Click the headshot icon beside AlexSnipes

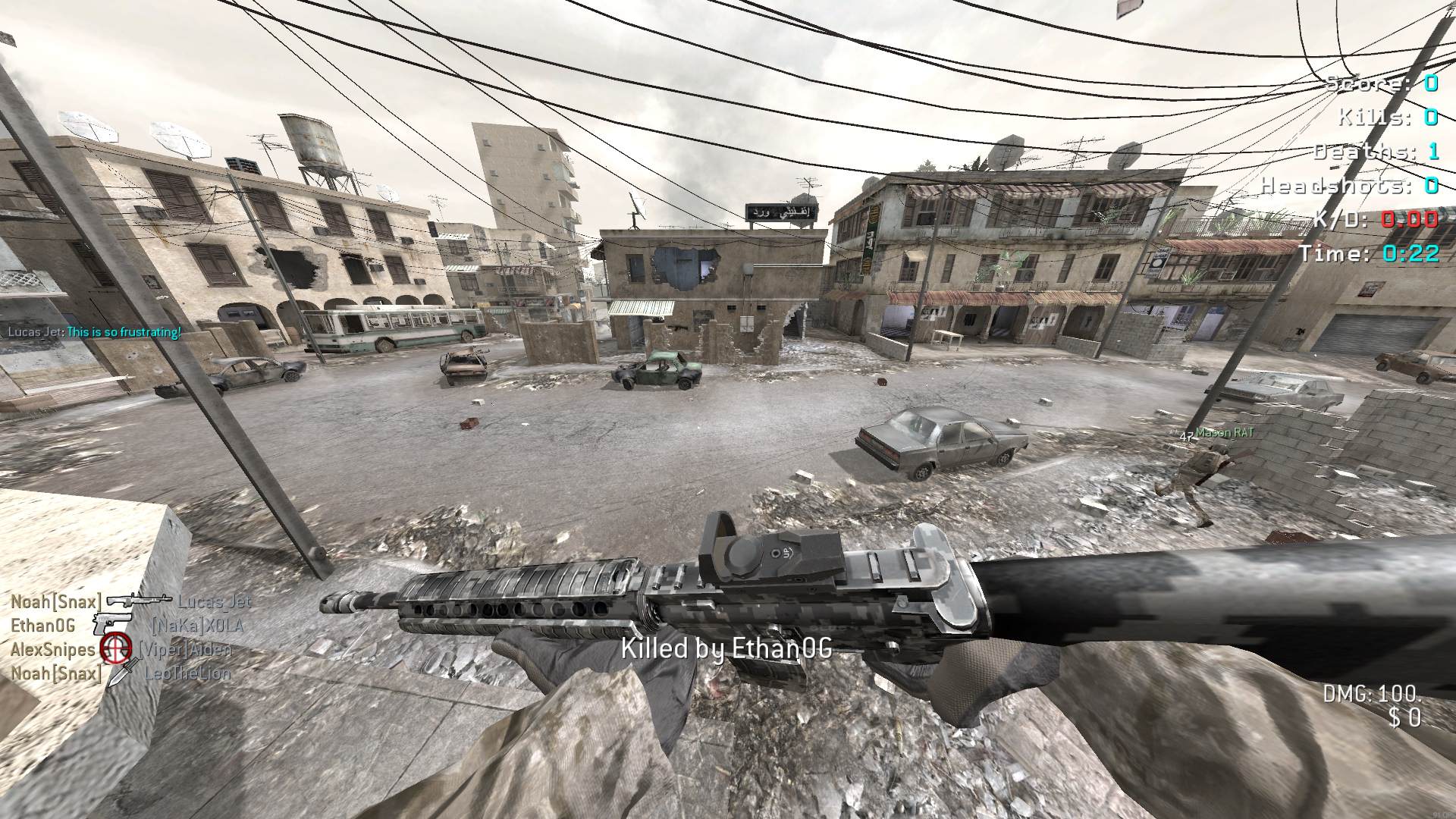tap(116, 649)
